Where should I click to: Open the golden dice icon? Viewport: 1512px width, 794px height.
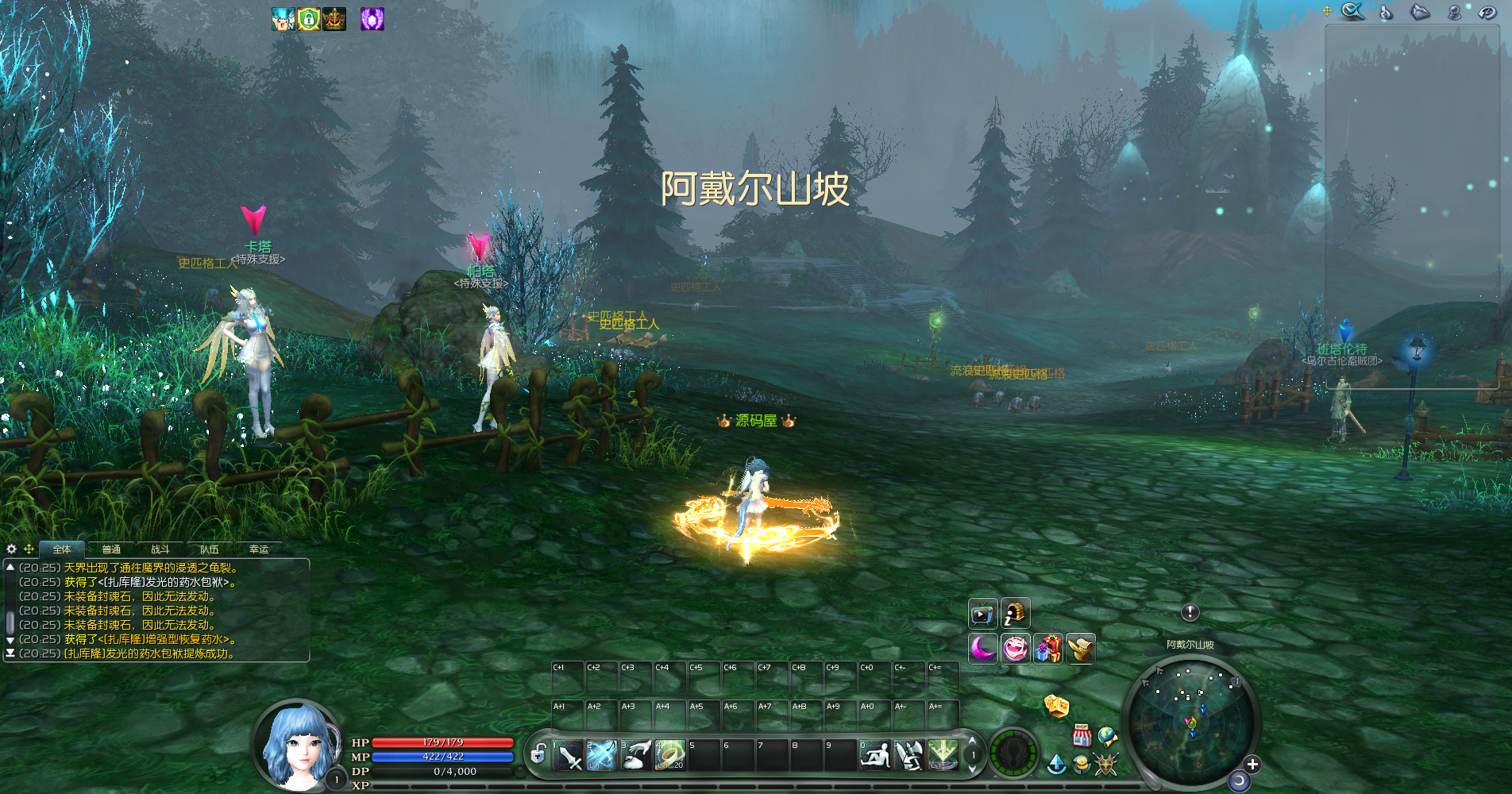click(1056, 705)
